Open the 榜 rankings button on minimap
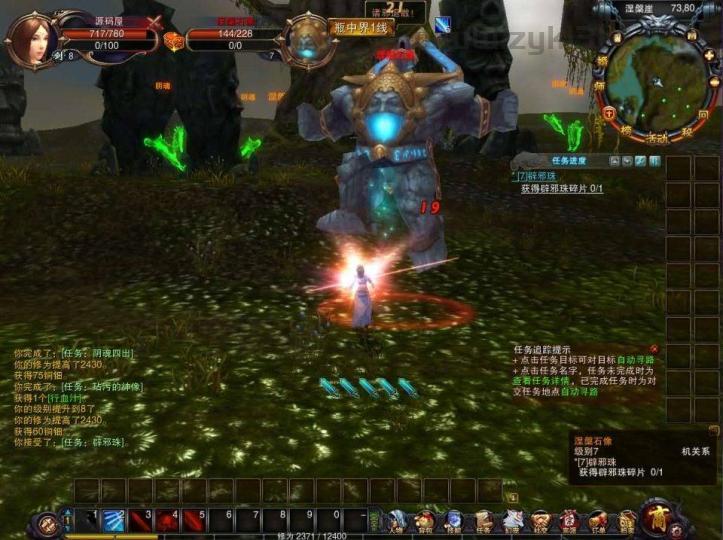 627,129
